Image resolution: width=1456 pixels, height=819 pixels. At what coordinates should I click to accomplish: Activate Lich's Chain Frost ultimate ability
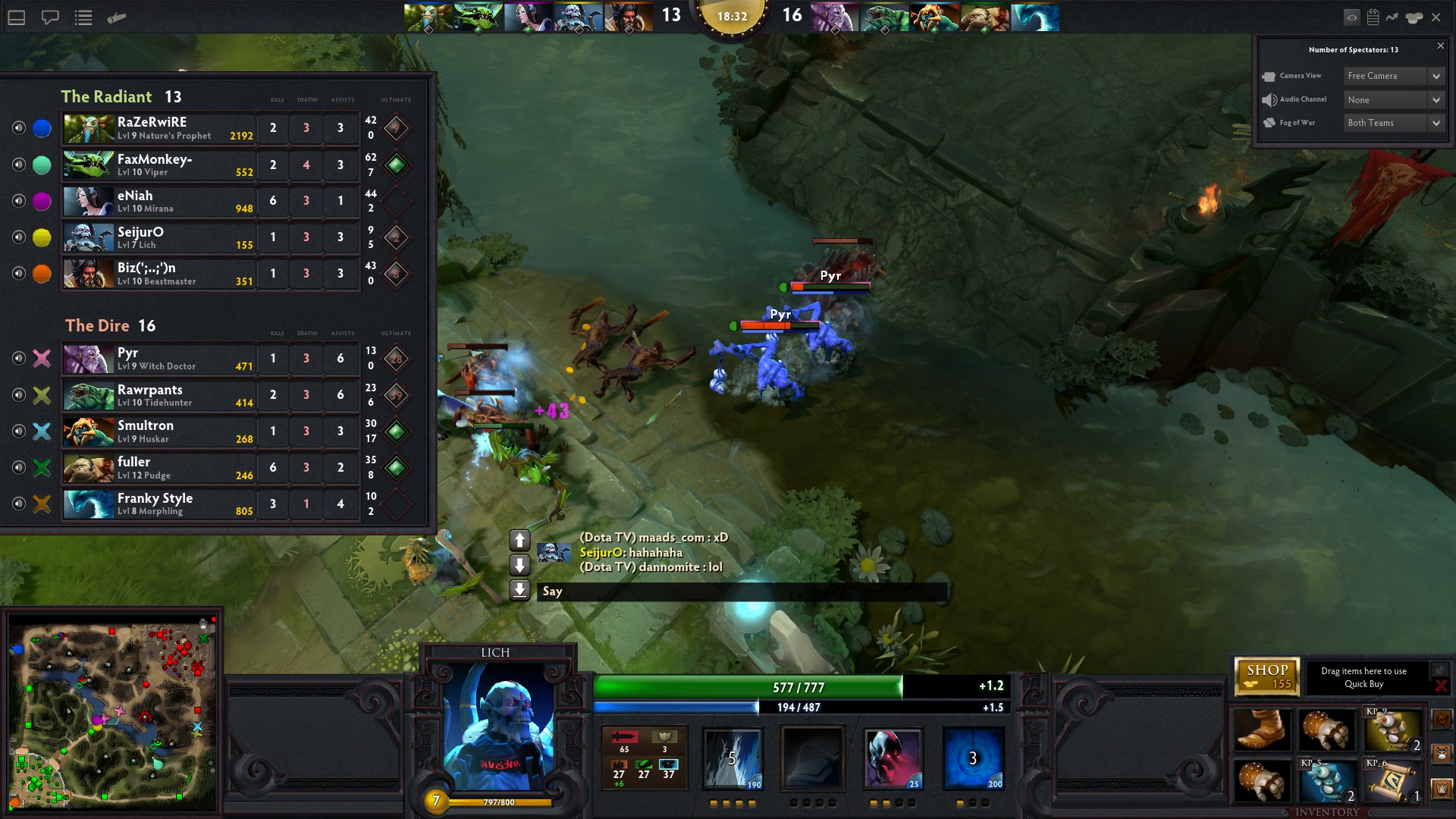tap(974, 758)
